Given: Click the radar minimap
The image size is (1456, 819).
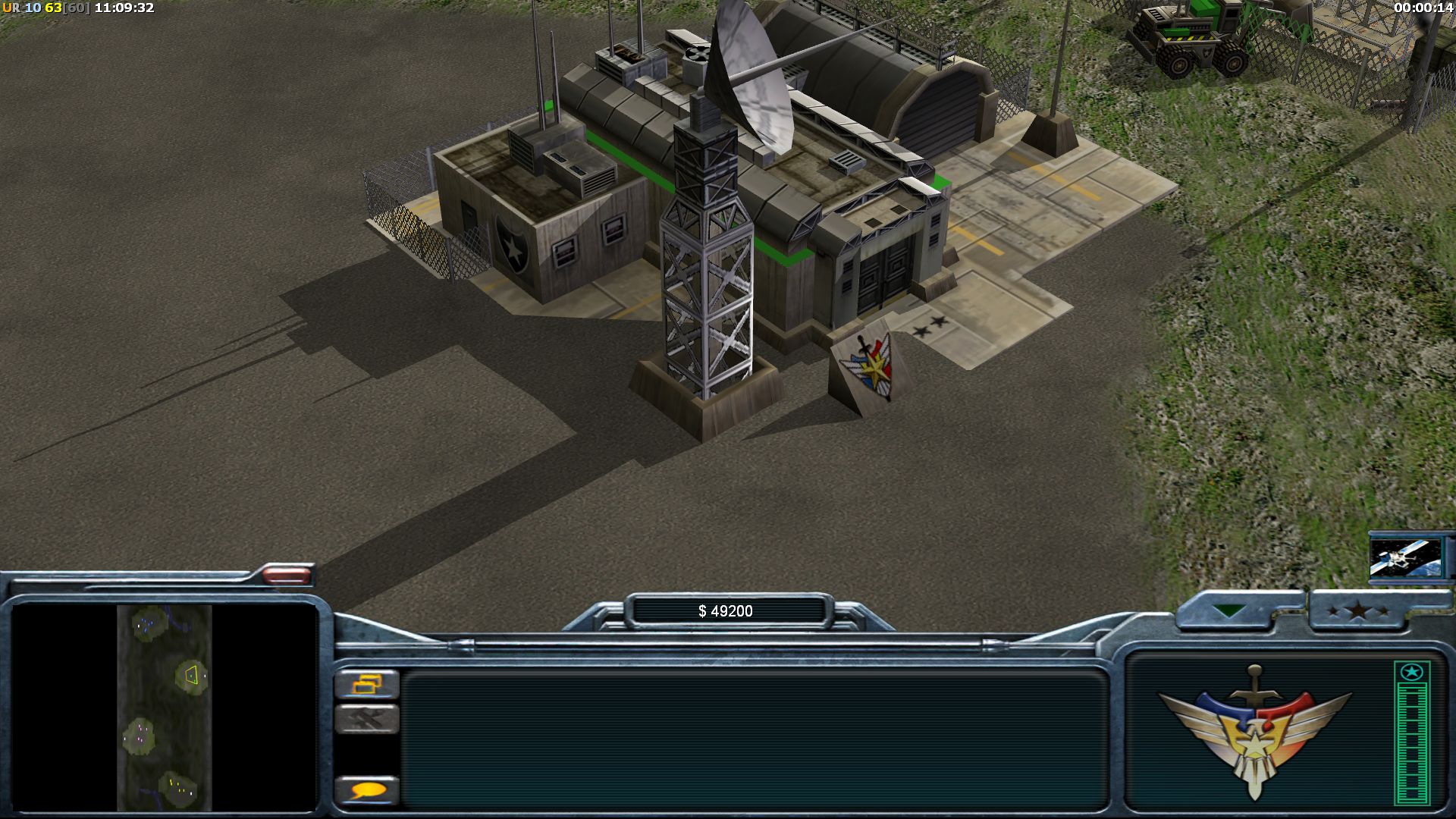Looking at the screenshot, I should (x=165, y=707).
